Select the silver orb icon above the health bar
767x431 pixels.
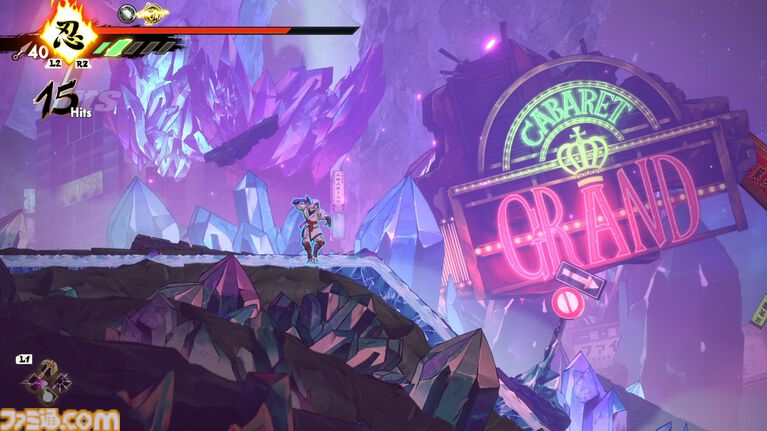click(x=127, y=13)
